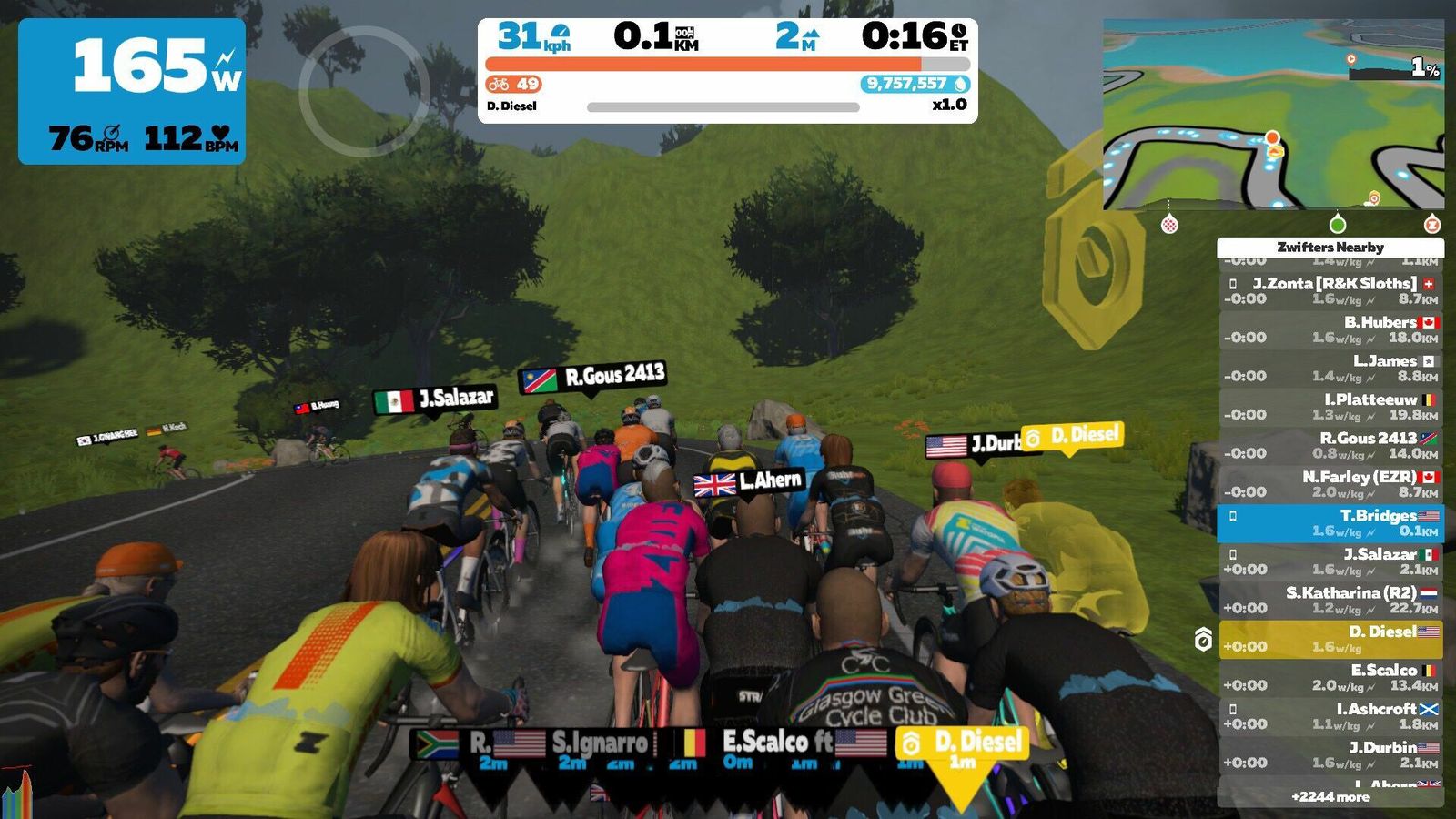Screen dimensions: 1456x819
Task: Pick R.Gous 2413 in nearby list
Action: tap(1330, 446)
